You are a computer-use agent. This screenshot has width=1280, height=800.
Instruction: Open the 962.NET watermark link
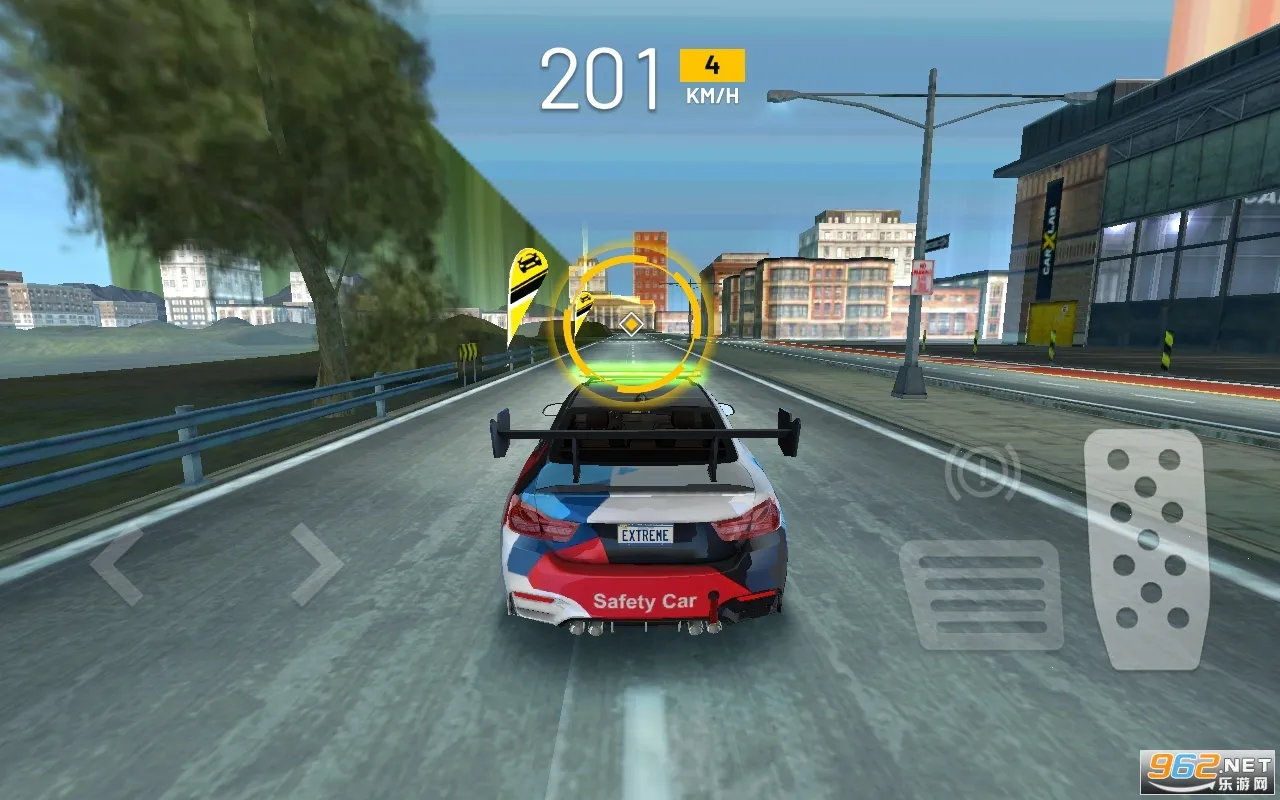1196,765
